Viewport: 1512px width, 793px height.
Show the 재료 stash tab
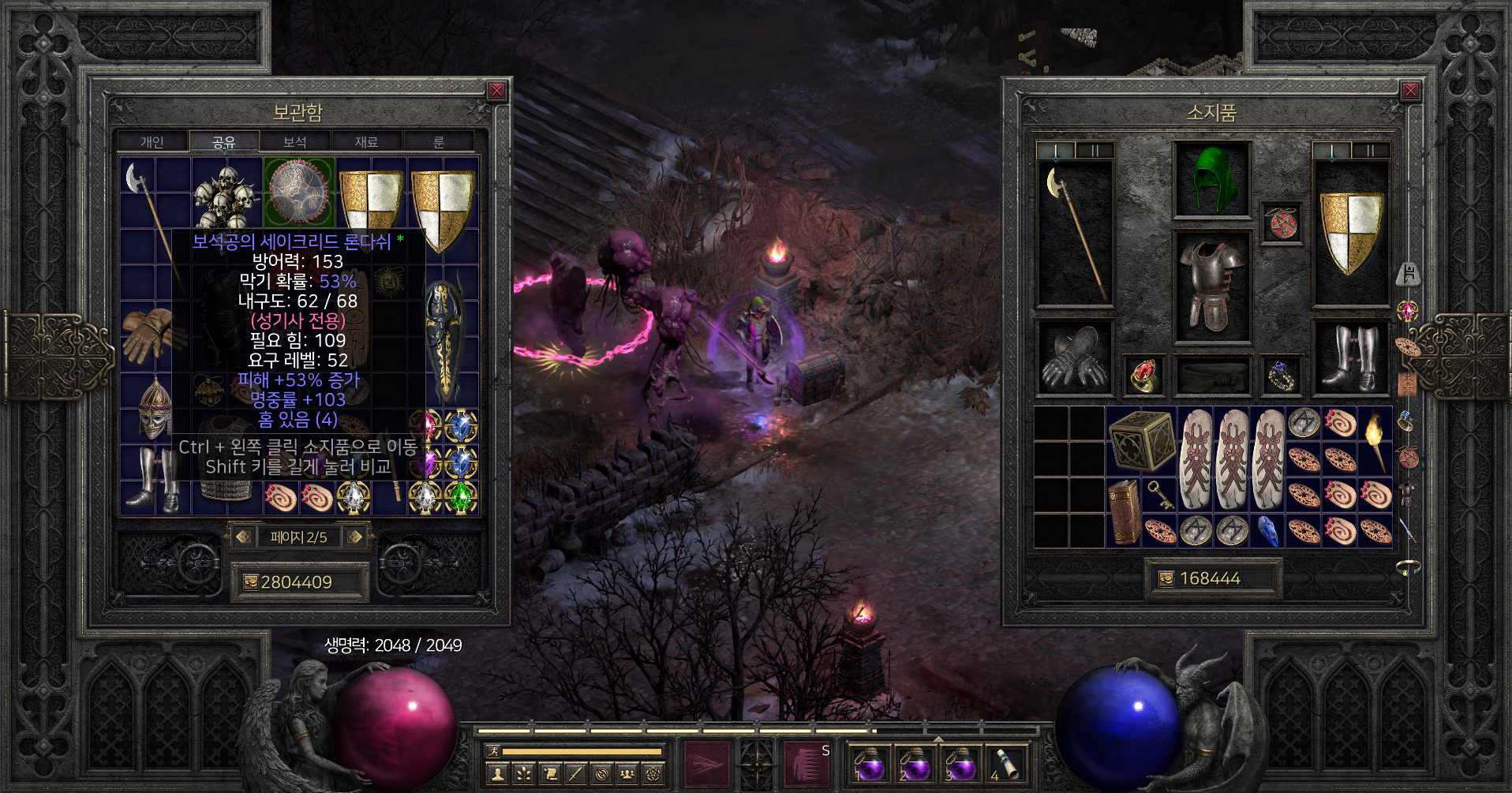pos(366,142)
